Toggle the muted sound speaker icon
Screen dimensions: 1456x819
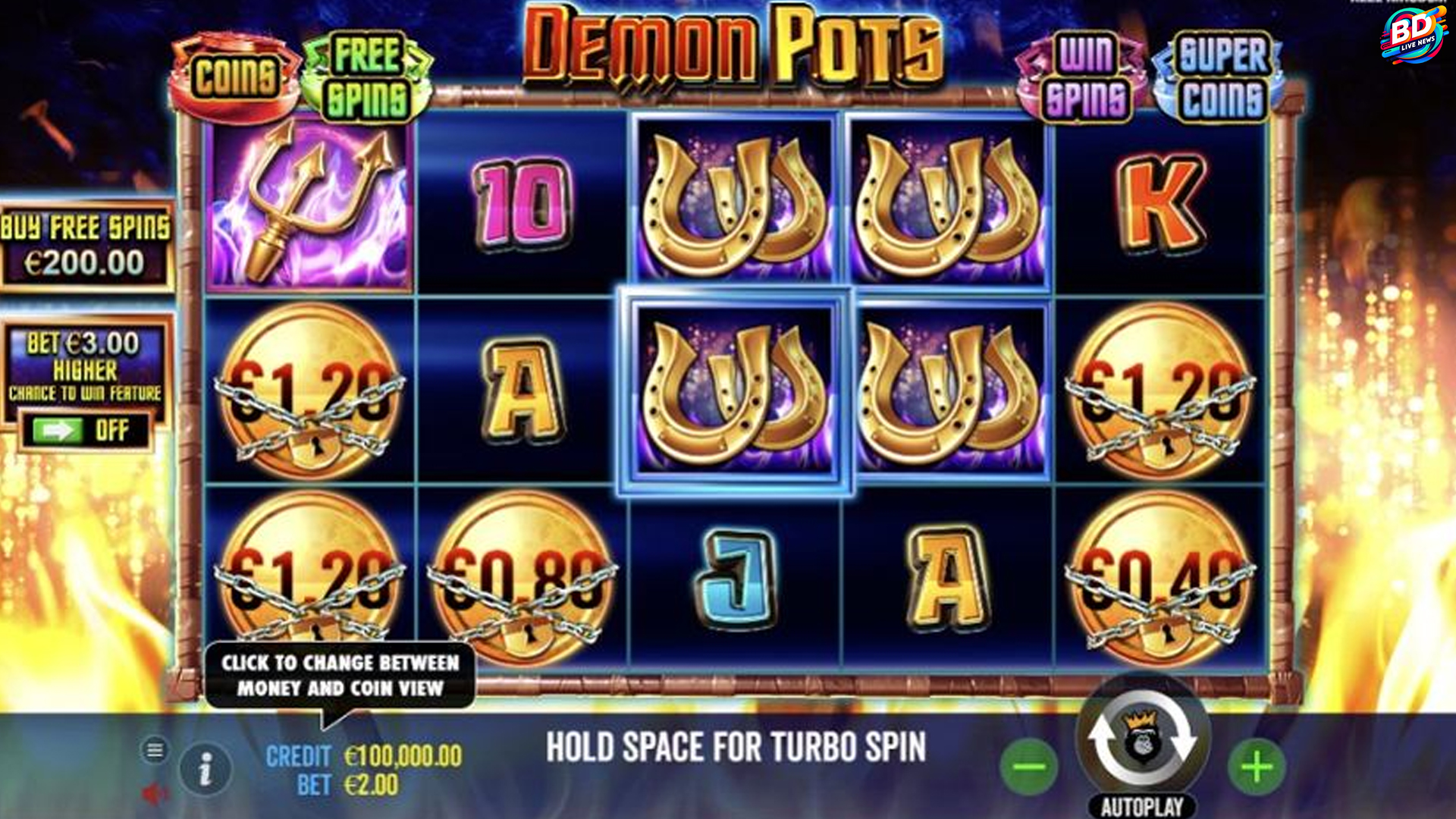click(155, 794)
